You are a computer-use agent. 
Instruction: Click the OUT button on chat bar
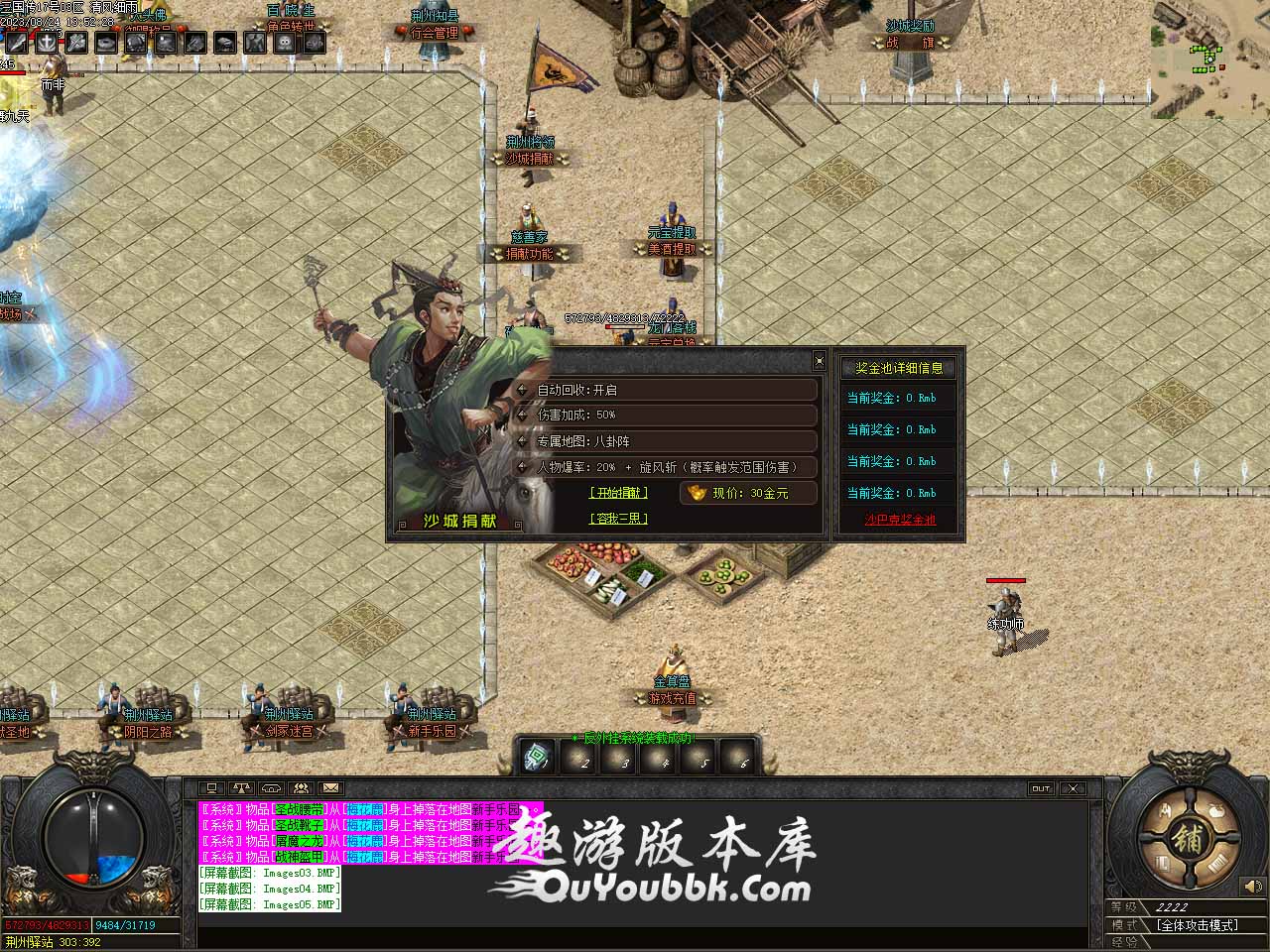coord(1041,788)
